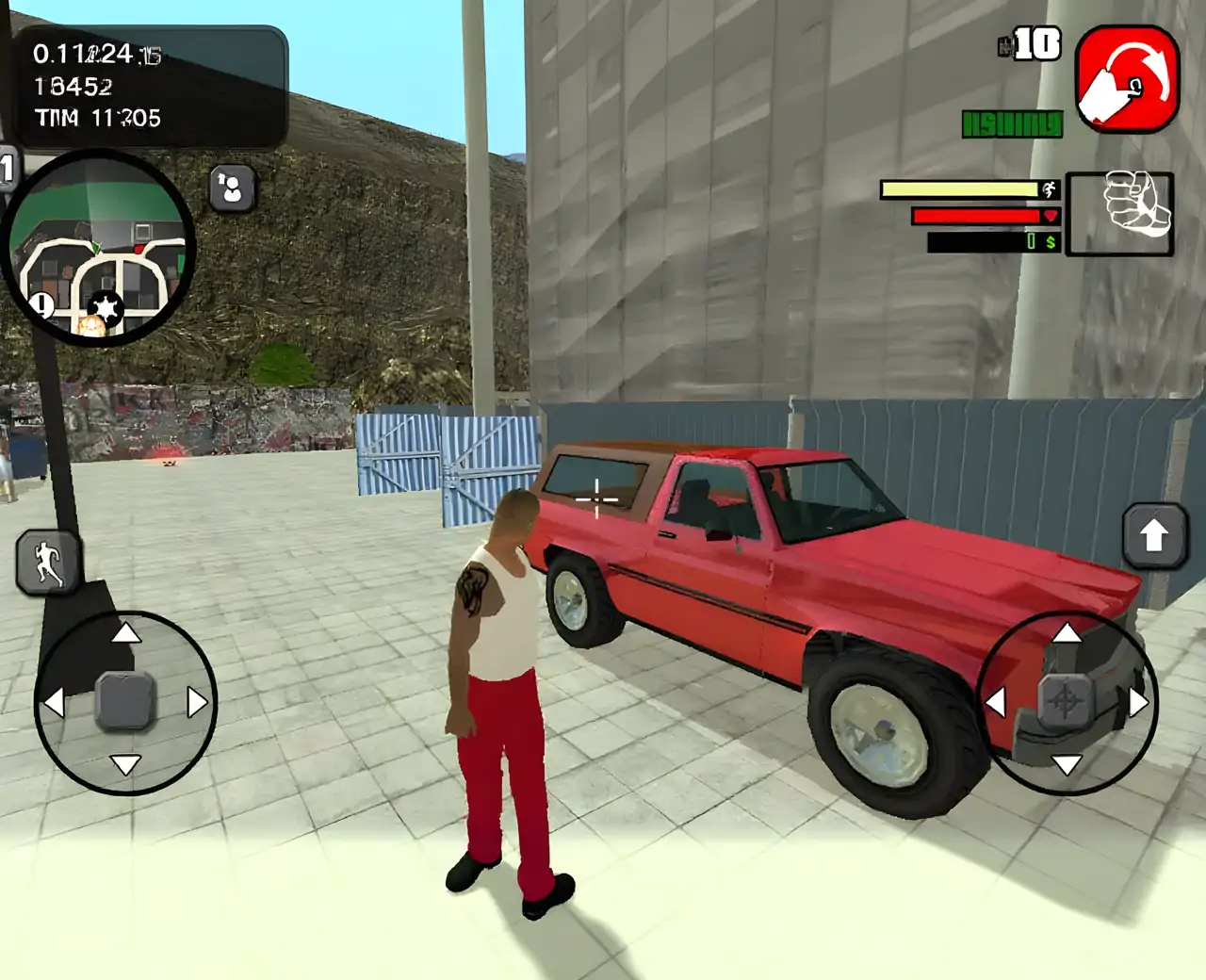Tap the crosshair center of the right pad
Image resolution: width=1206 pixels, height=980 pixels.
(1066, 700)
